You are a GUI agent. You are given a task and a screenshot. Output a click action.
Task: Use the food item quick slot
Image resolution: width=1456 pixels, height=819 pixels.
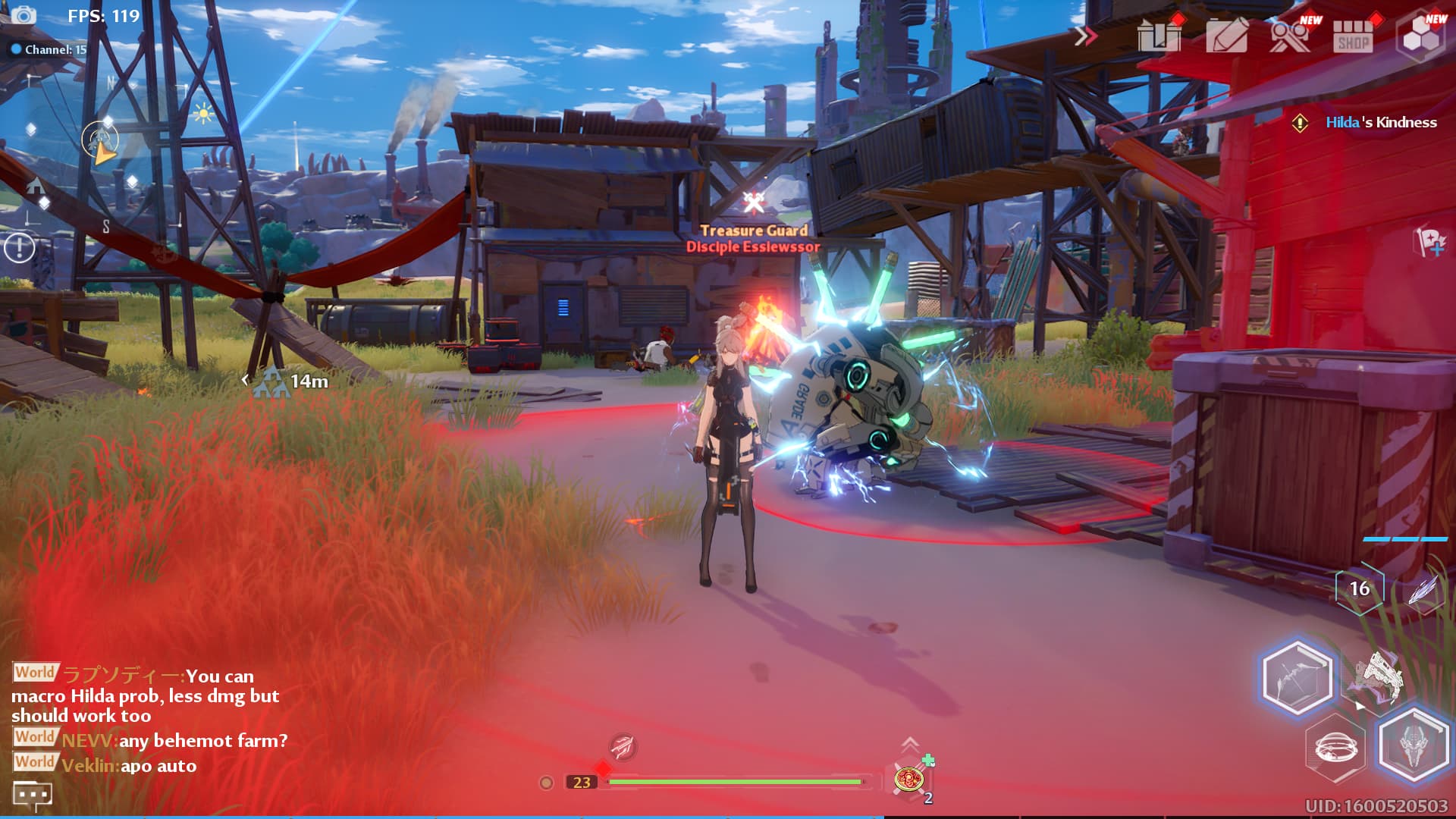(909, 779)
